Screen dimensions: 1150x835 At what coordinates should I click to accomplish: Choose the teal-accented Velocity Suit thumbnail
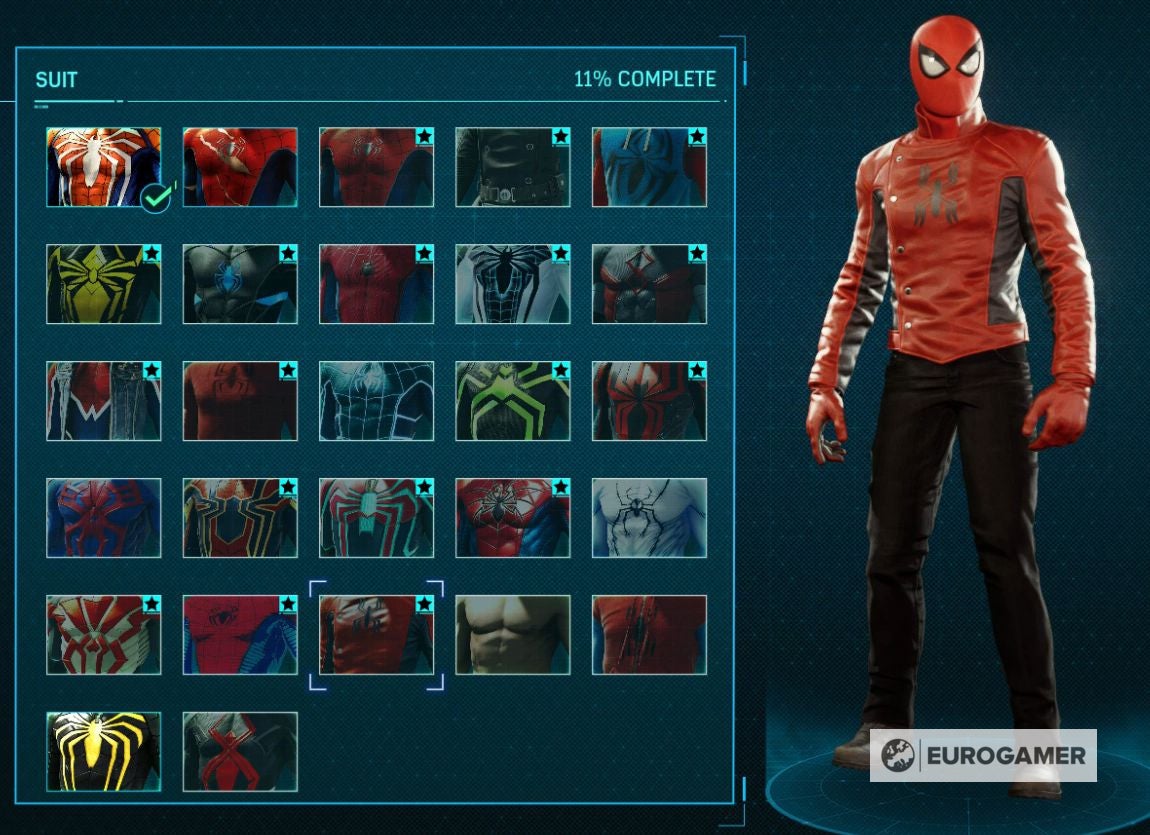[x=376, y=518]
